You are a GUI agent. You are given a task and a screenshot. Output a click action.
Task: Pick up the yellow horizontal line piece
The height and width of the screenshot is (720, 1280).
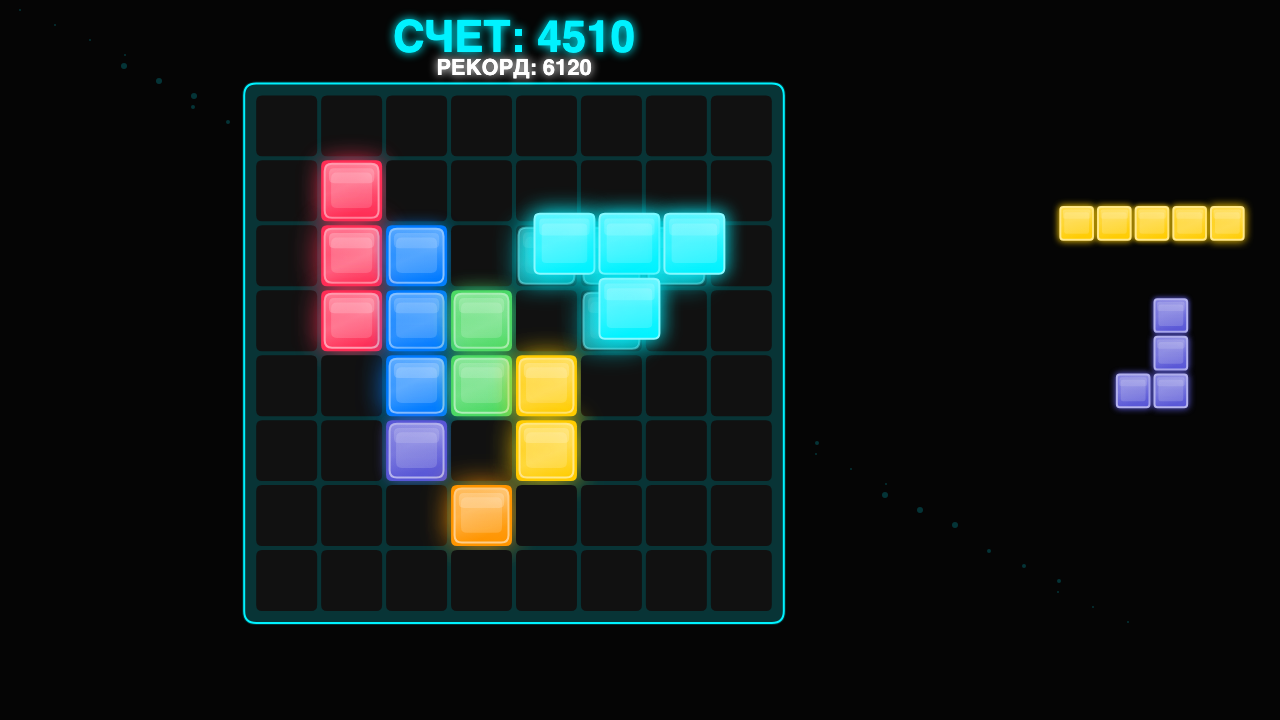pyautogui.click(x=1150, y=223)
